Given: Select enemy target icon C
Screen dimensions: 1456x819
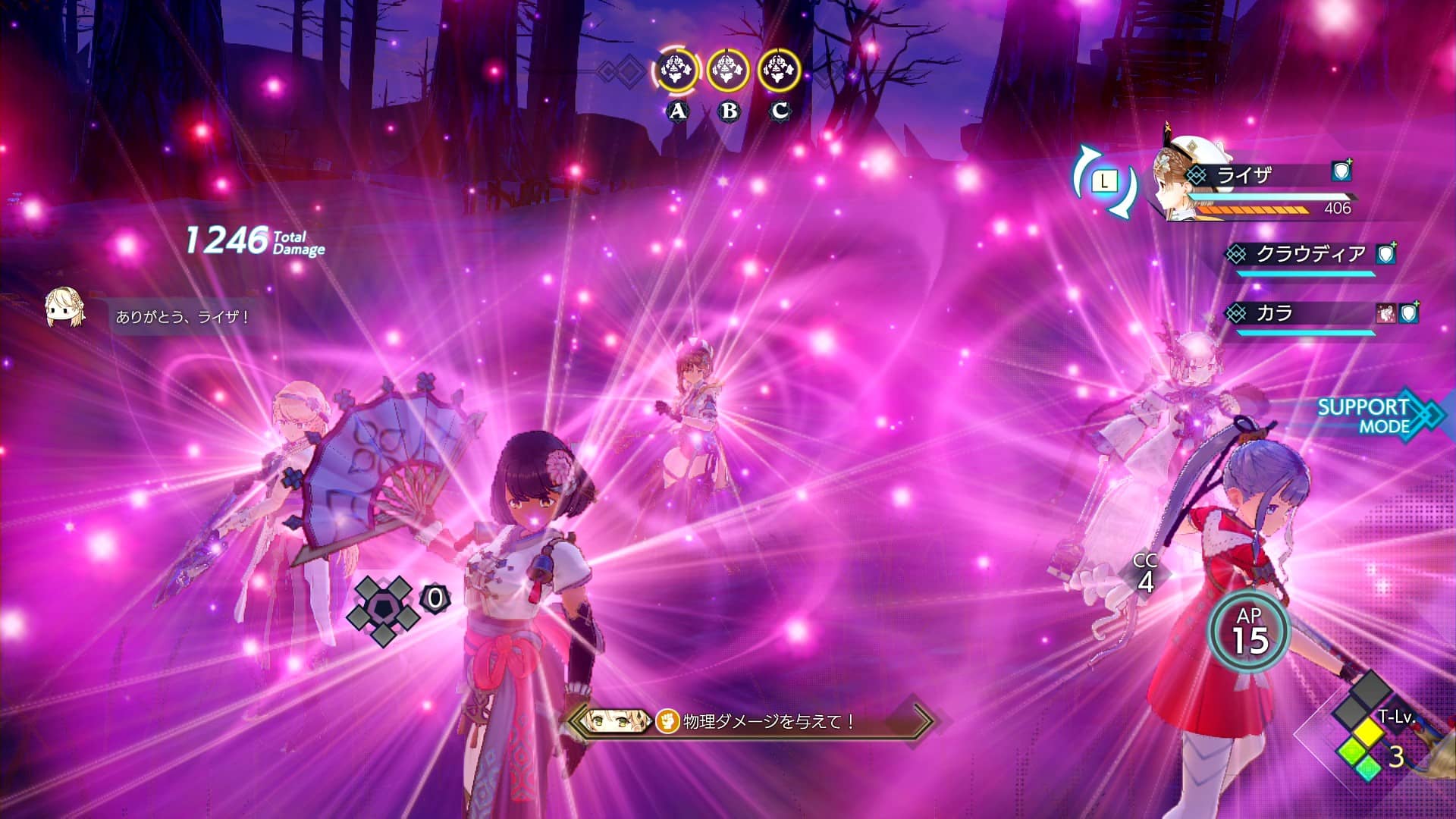Looking at the screenshot, I should pyautogui.click(x=779, y=71).
